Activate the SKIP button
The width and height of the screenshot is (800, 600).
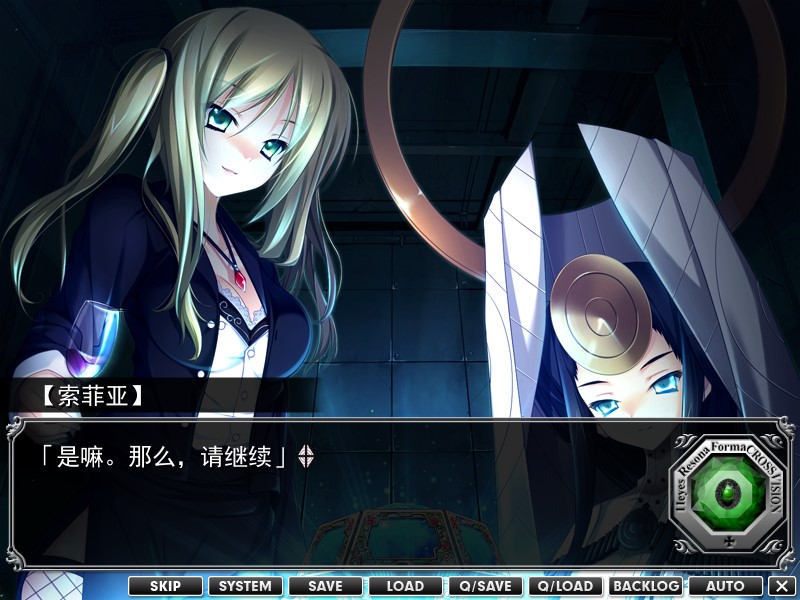tap(165, 586)
